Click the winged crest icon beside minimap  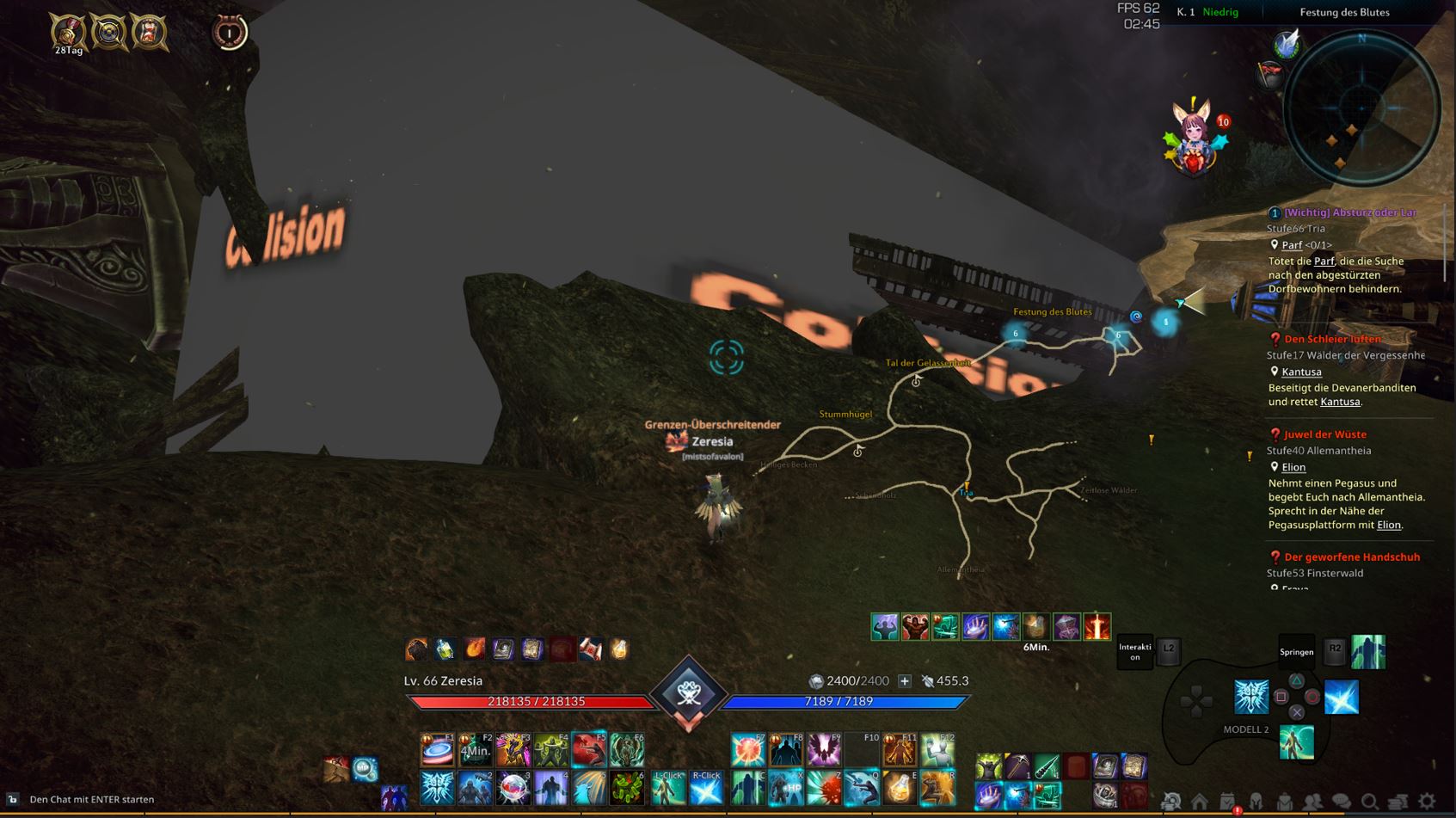pyautogui.click(x=1287, y=43)
